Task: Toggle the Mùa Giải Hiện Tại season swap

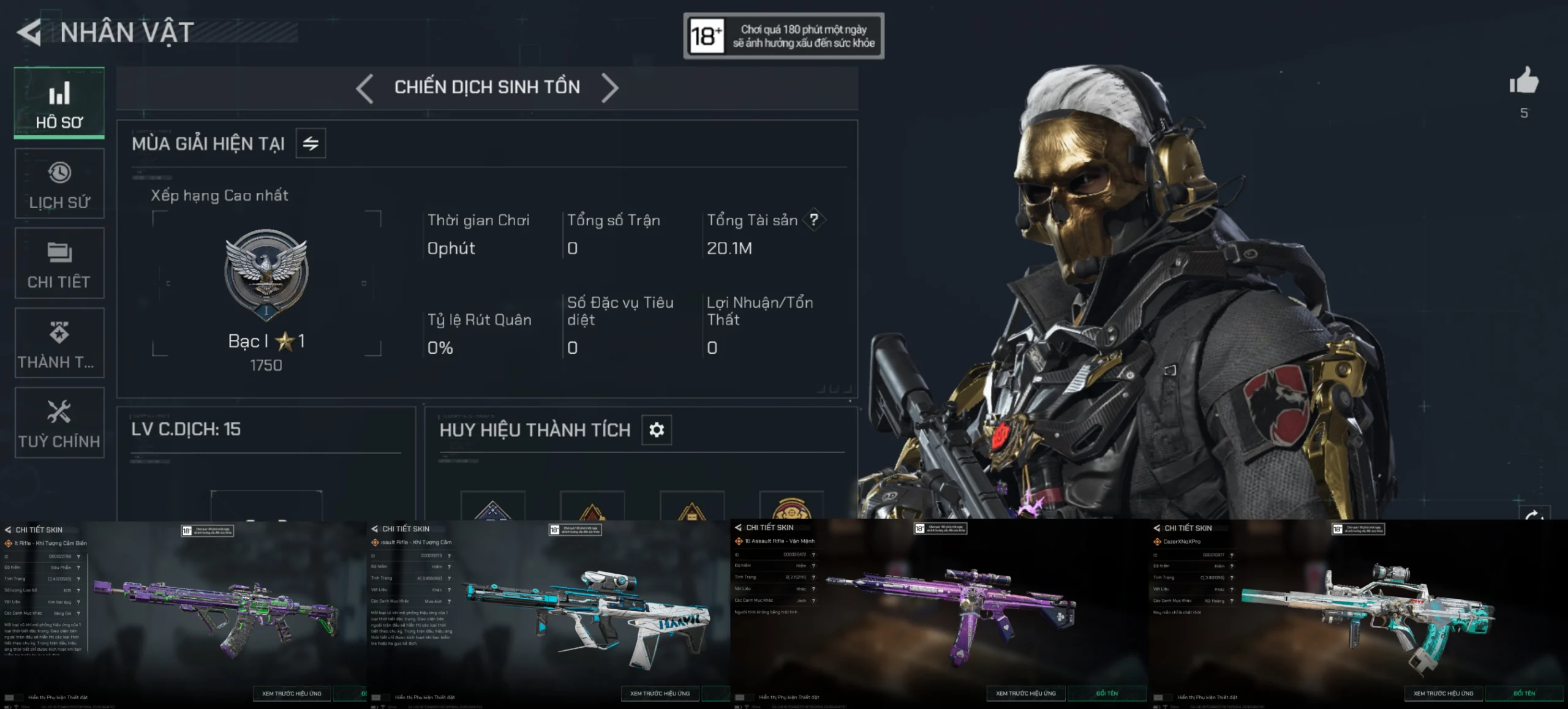Action: point(311,143)
